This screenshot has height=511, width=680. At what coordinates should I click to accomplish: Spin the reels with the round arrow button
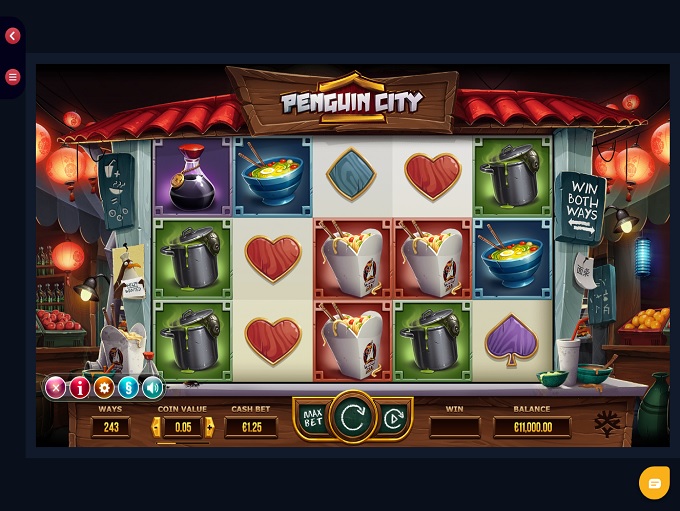pos(352,418)
